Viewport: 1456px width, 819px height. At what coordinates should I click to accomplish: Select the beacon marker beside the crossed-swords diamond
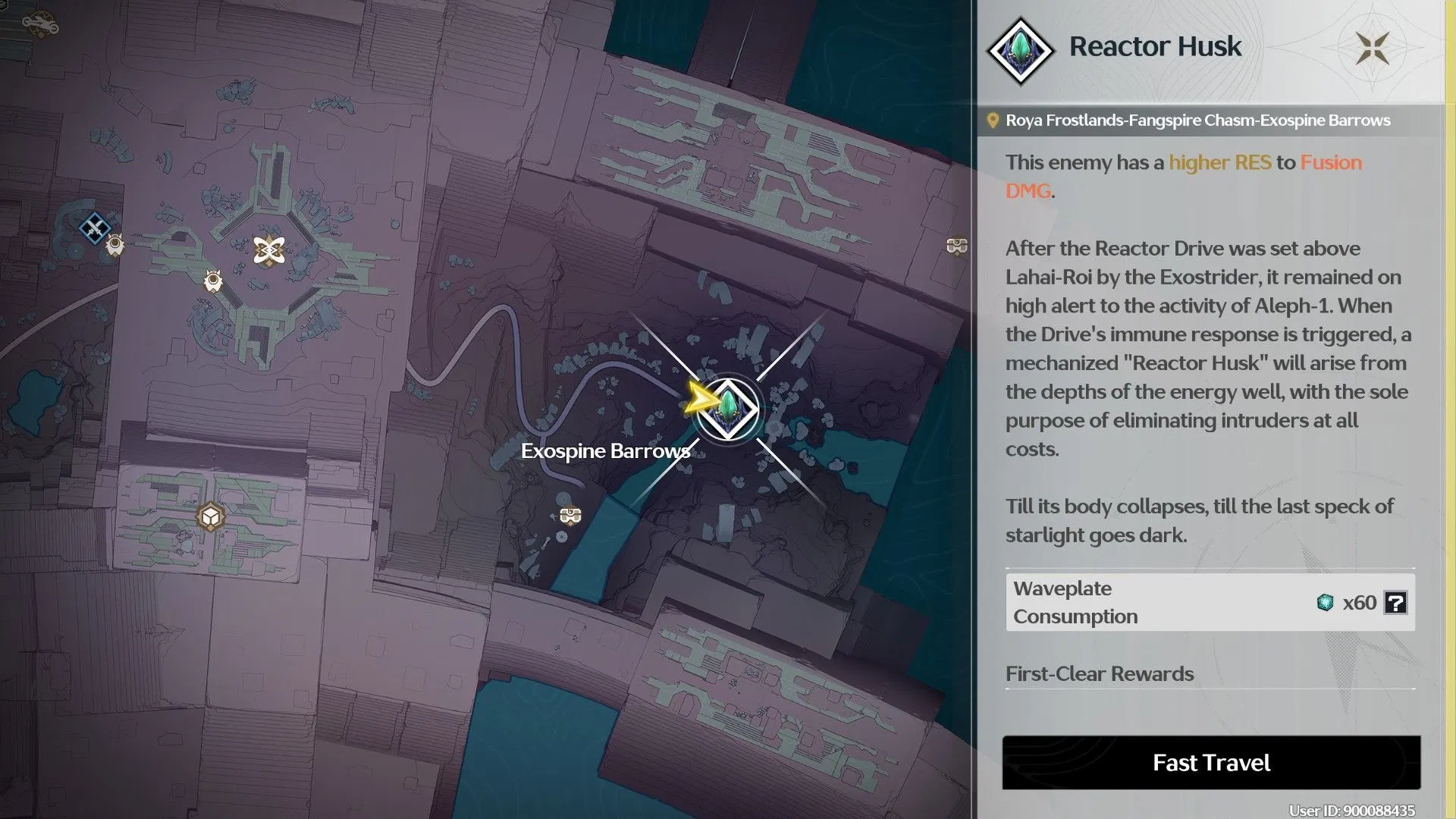115,245
